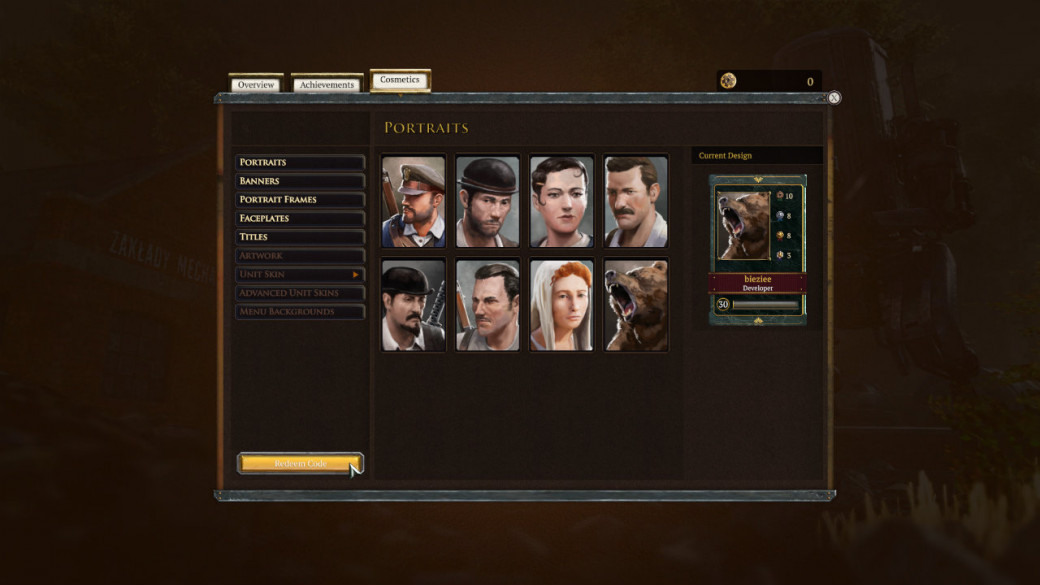Choose the mustached rifleman with slicked hair portrait
This screenshot has height=585, width=1040.
point(488,306)
